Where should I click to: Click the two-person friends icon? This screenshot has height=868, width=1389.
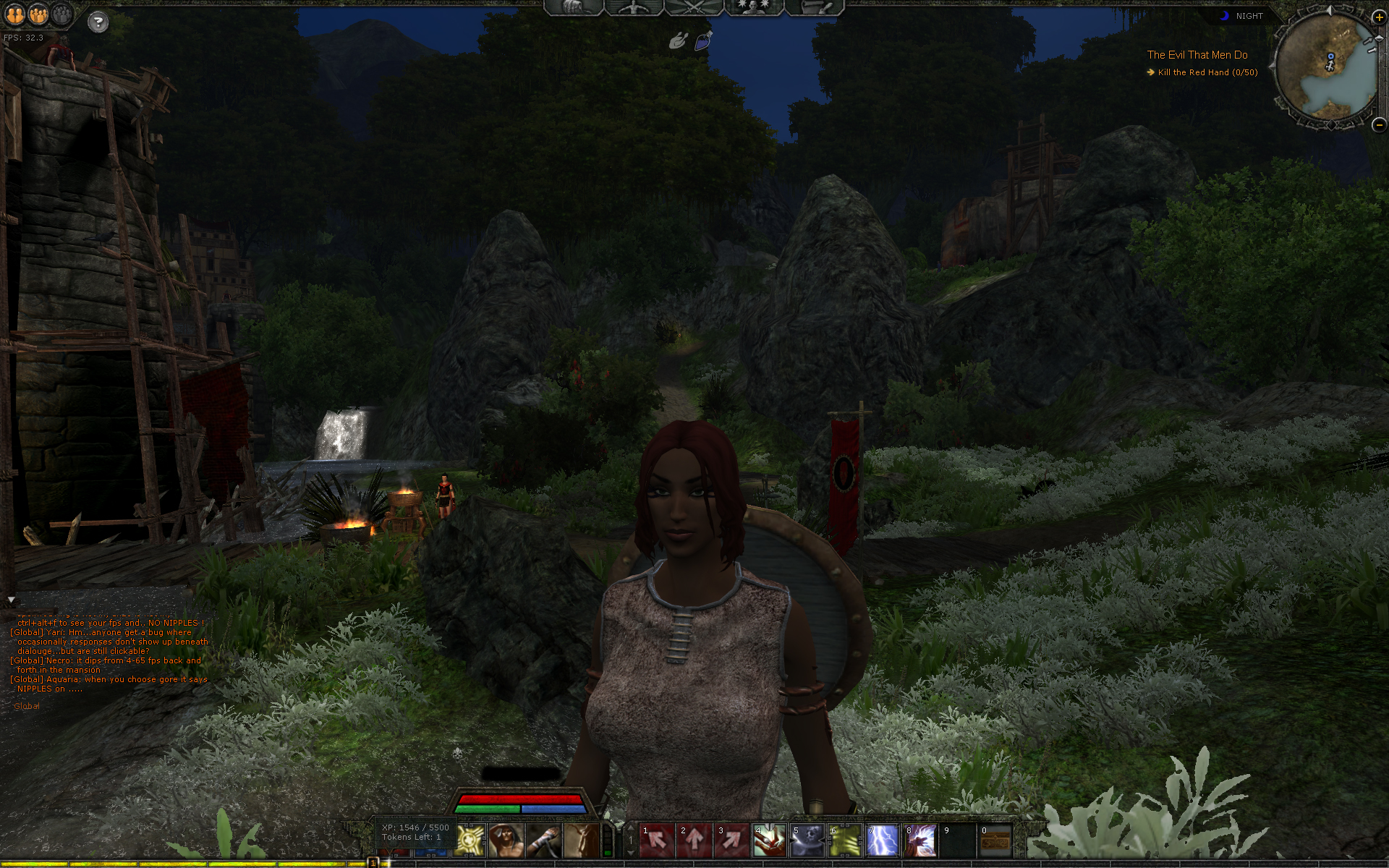click(15, 14)
